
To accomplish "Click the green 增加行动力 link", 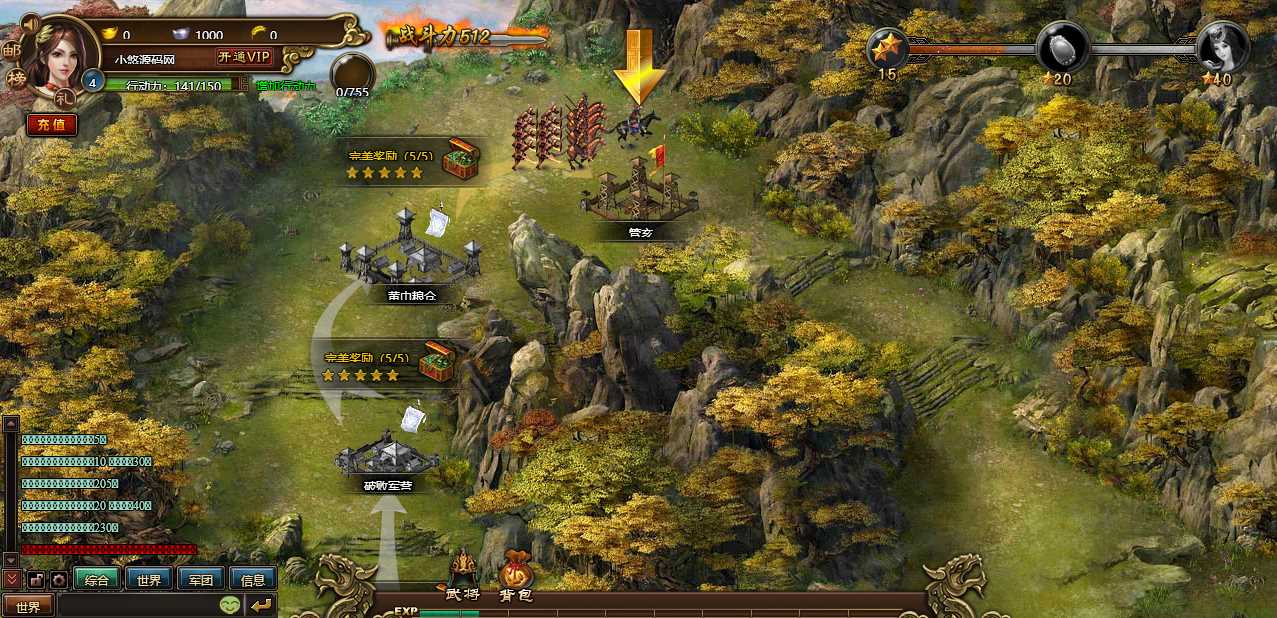I will click(285, 86).
